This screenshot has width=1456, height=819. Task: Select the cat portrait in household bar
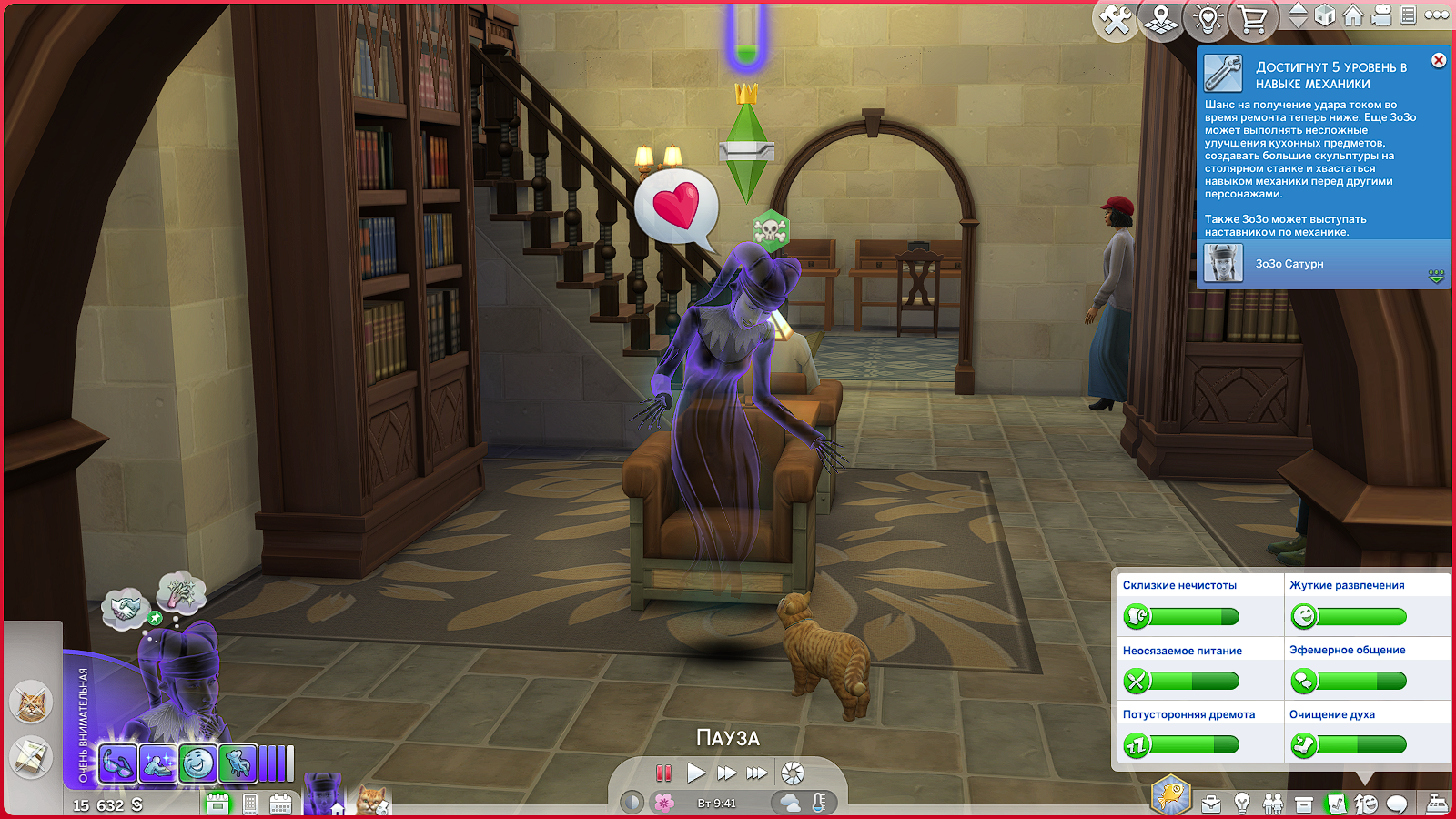click(x=373, y=800)
